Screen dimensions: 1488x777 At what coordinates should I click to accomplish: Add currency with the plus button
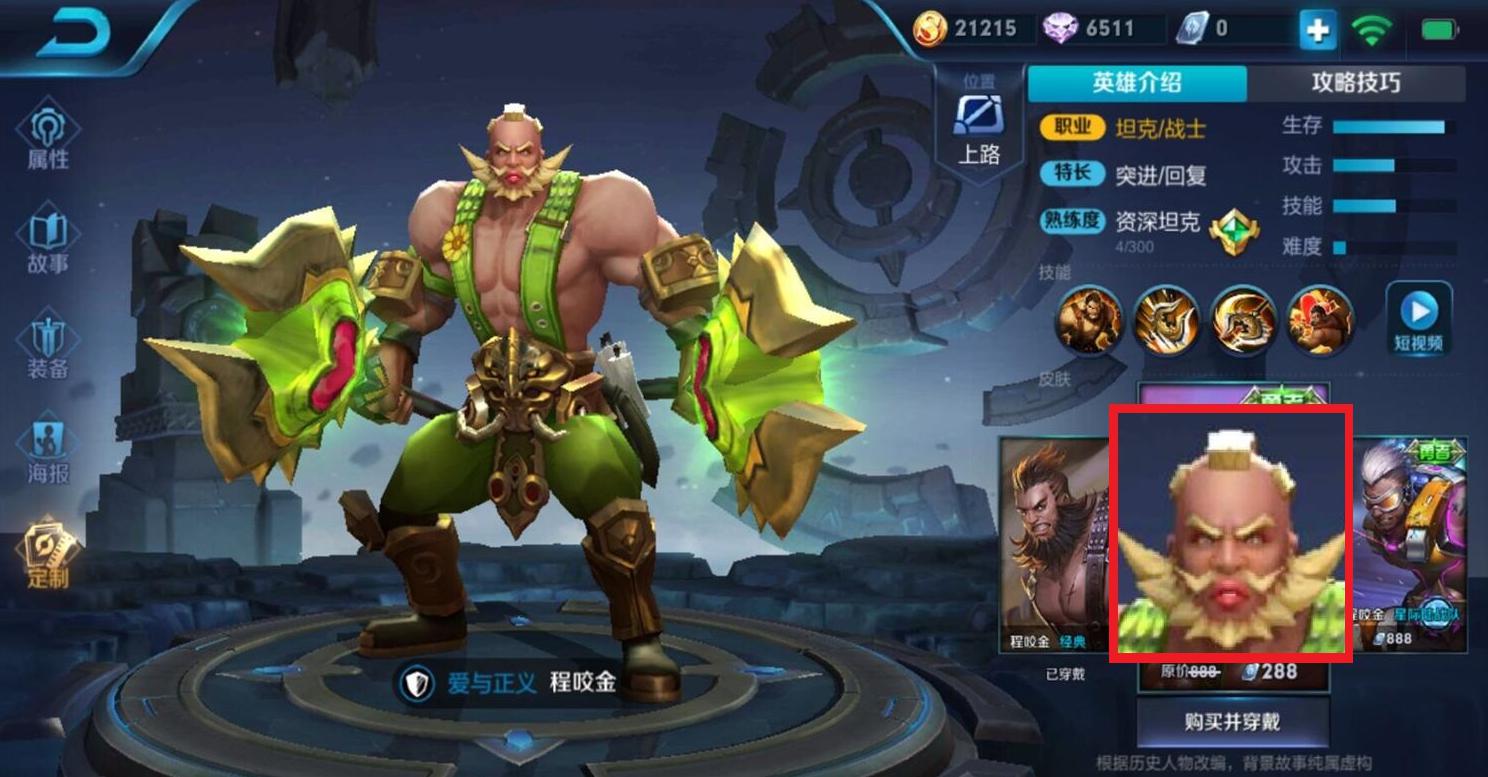(x=1317, y=30)
